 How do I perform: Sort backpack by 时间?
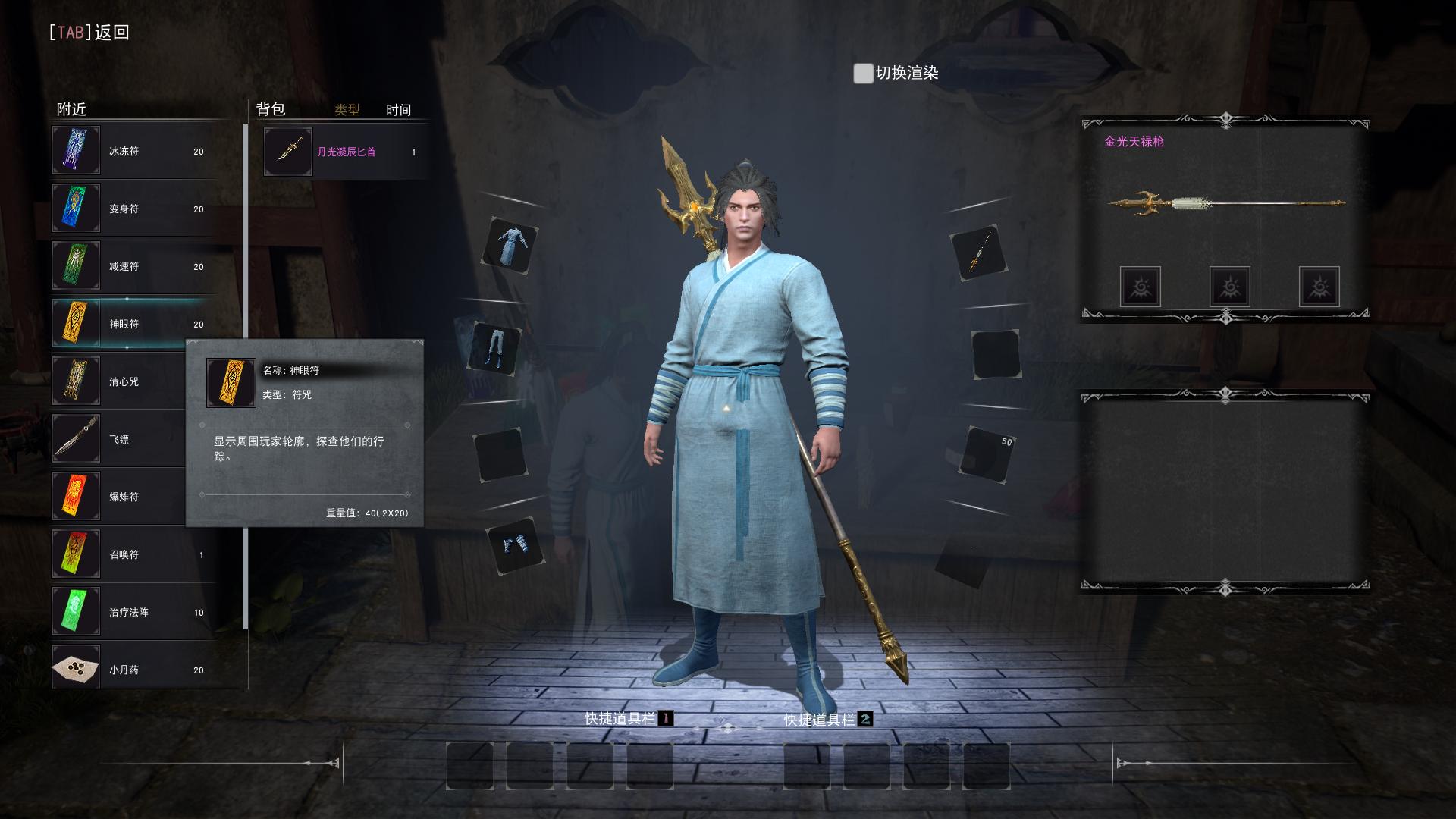click(398, 110)
